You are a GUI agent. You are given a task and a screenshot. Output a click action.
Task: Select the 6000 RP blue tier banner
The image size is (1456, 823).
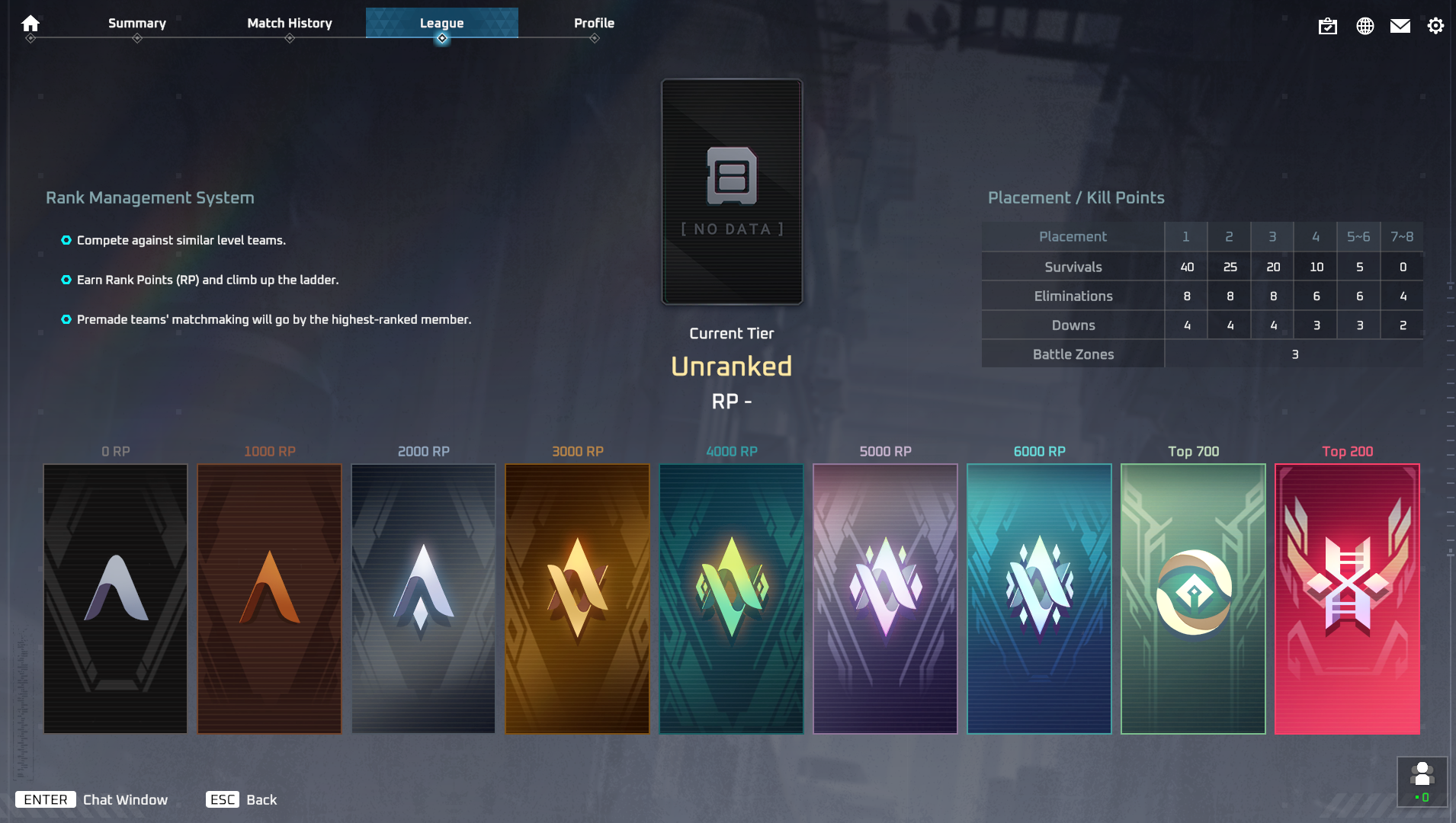coord(1038,598)
